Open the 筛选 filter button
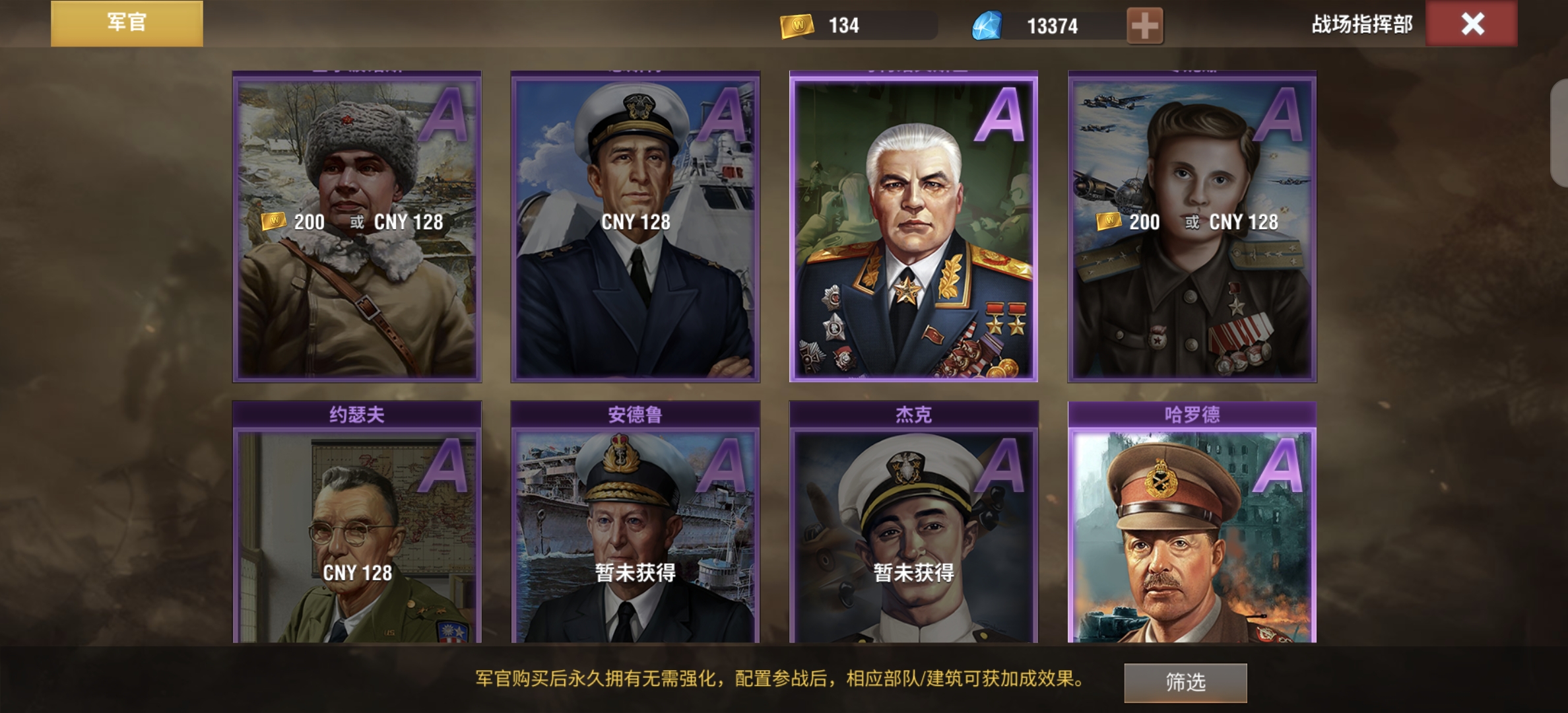Screen dimensions: 1568x713 [1185, 682]
